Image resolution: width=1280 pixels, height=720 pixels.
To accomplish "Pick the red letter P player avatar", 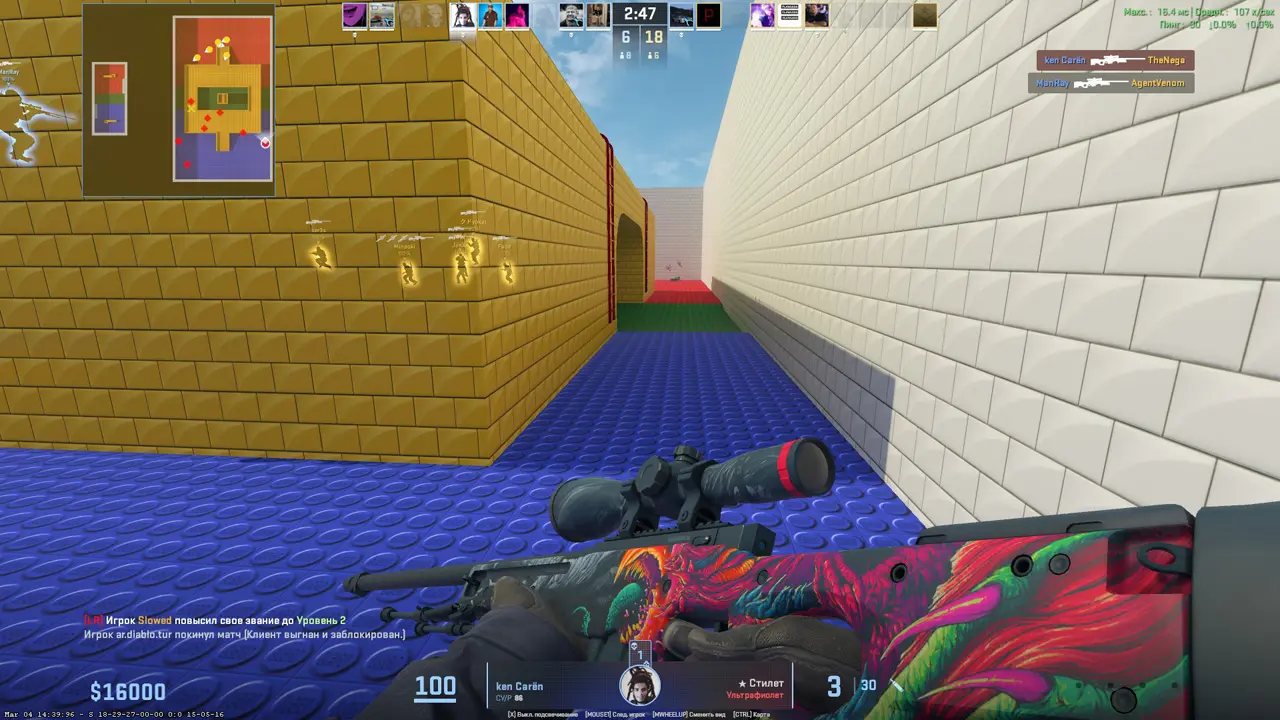I will [x=709, y=16].
